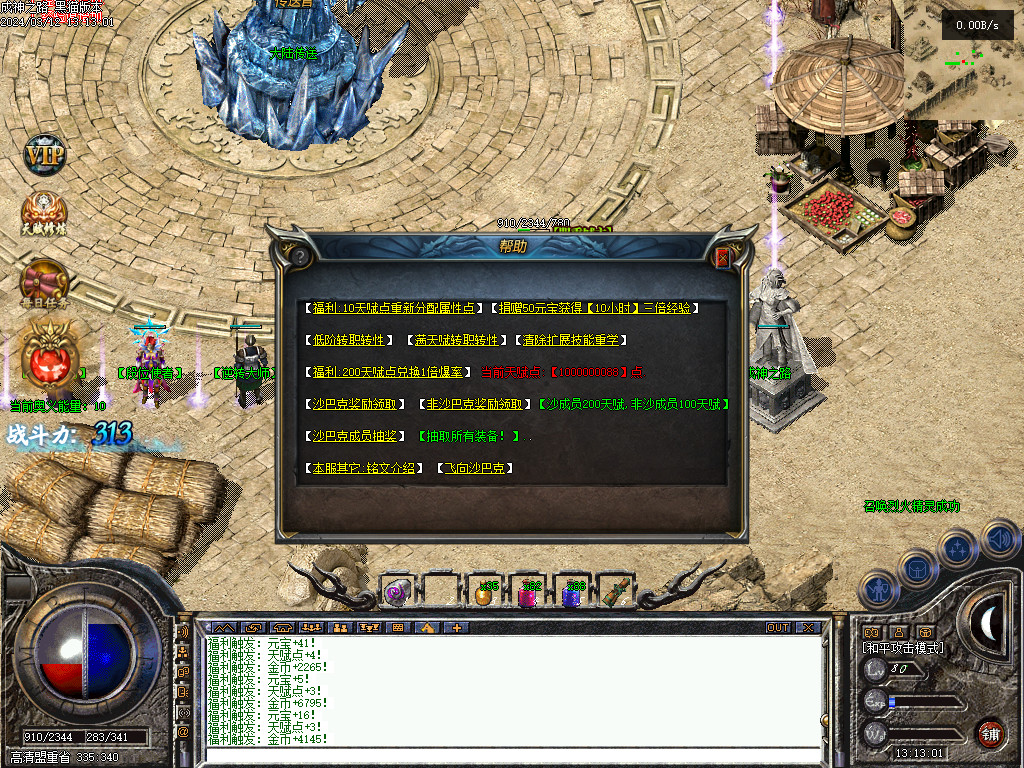
Task: Select 满天赋转职转性 option
Action: pyautogui.click(x=457, y=340)
